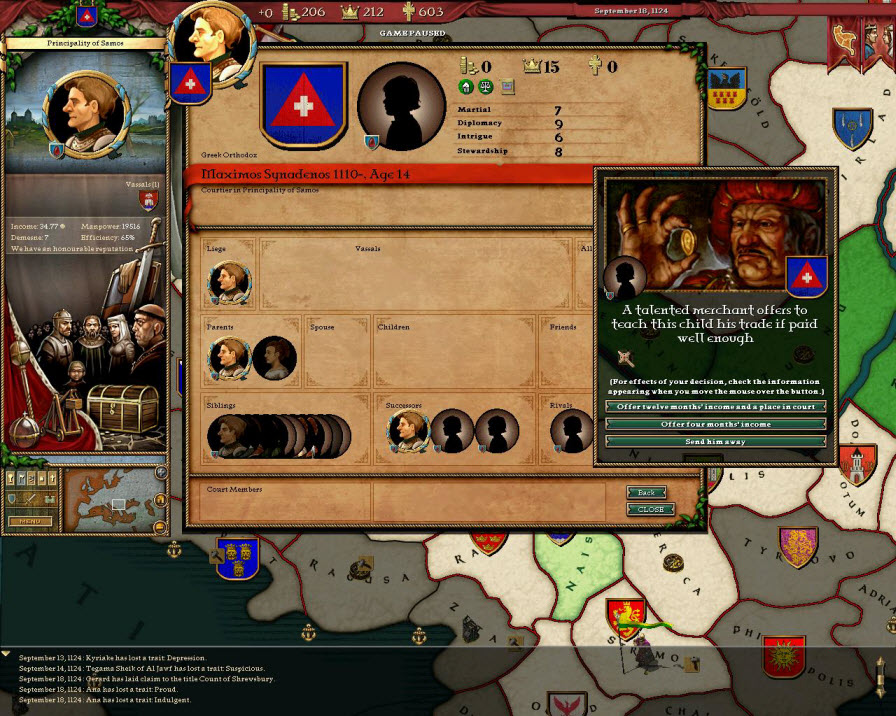Image resolution: width=896 pixels, height=716 pixels.
Task: Select the liege portrait
Action: point(229,282)
